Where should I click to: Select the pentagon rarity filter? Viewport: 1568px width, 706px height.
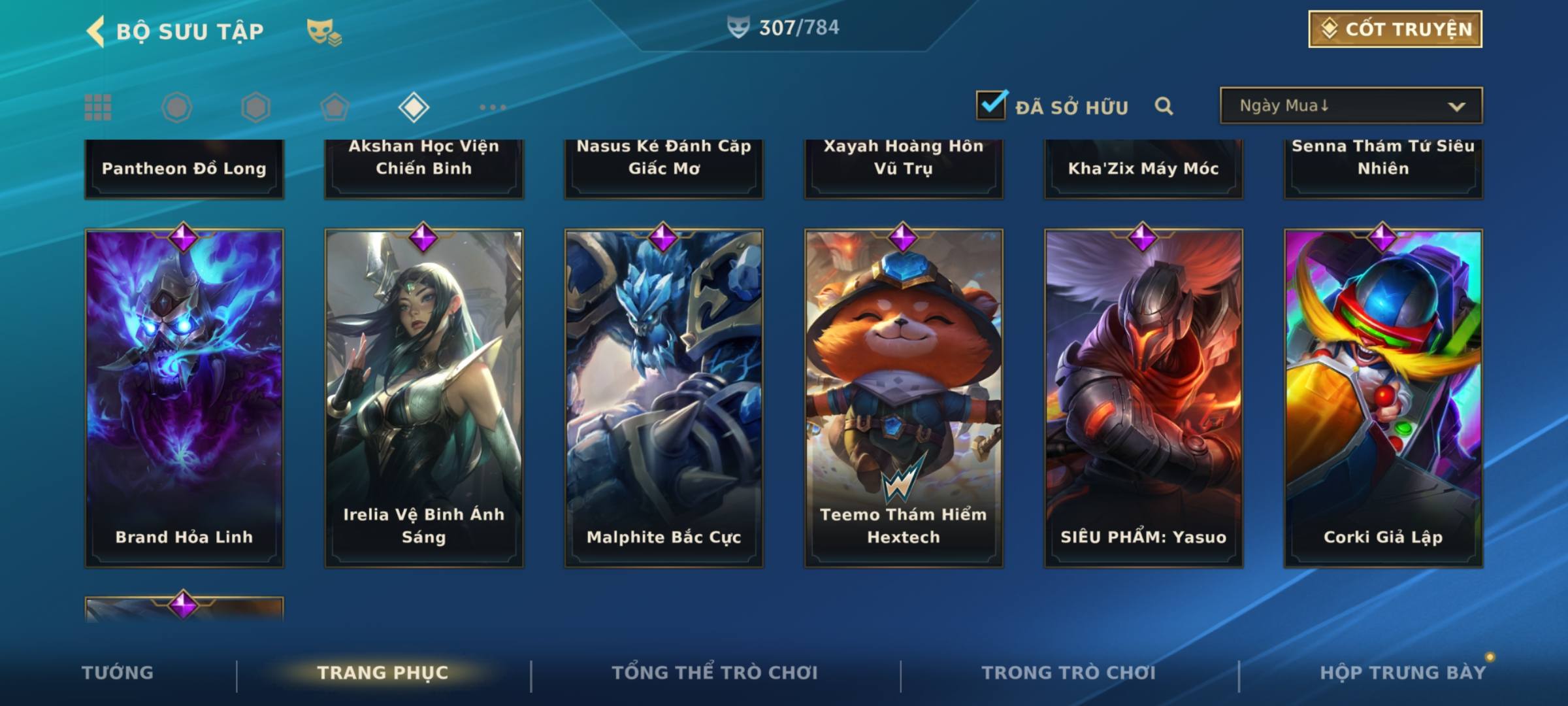click(x=335, y=107)
